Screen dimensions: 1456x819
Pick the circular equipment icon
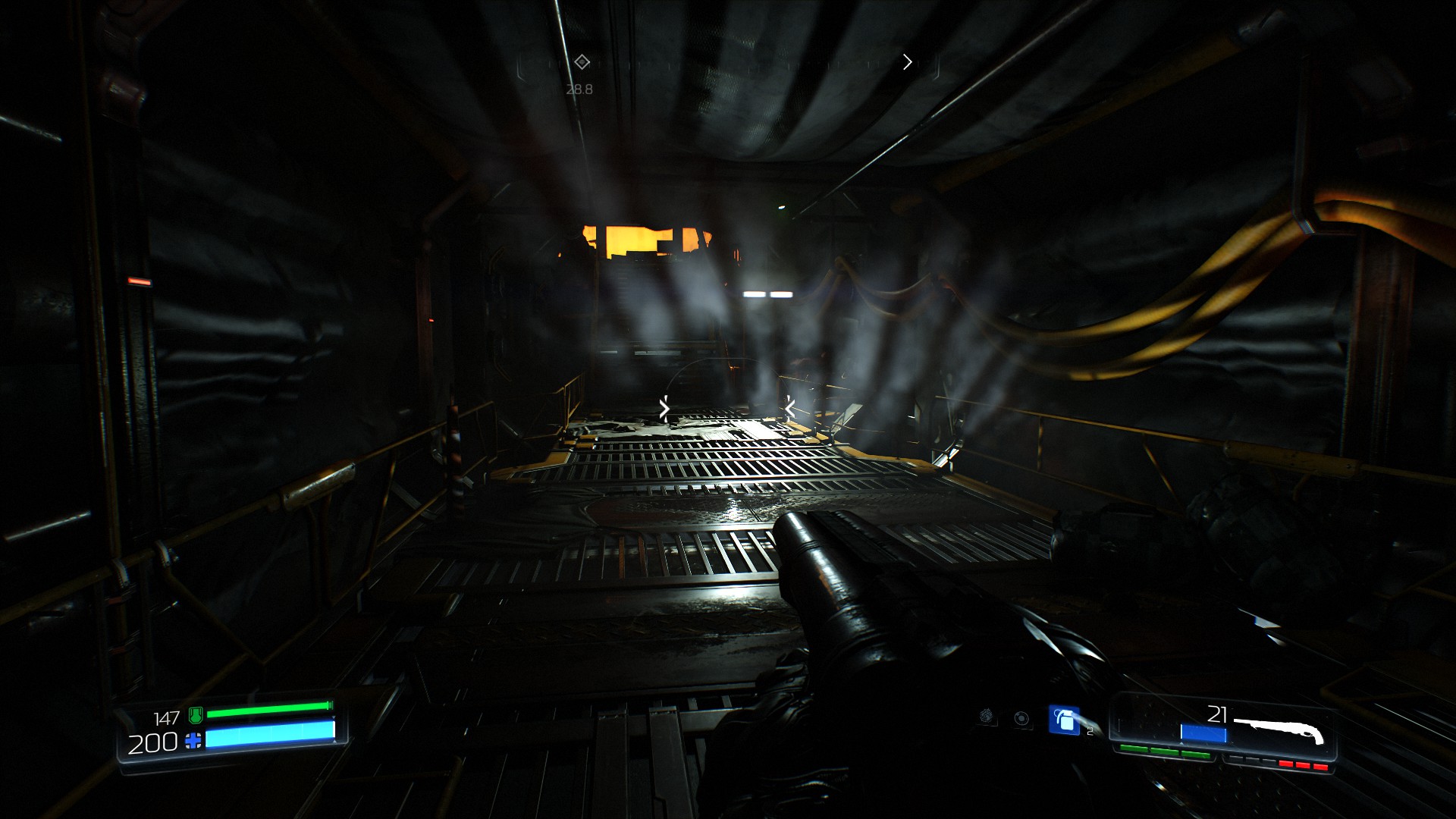point(1021,718)
